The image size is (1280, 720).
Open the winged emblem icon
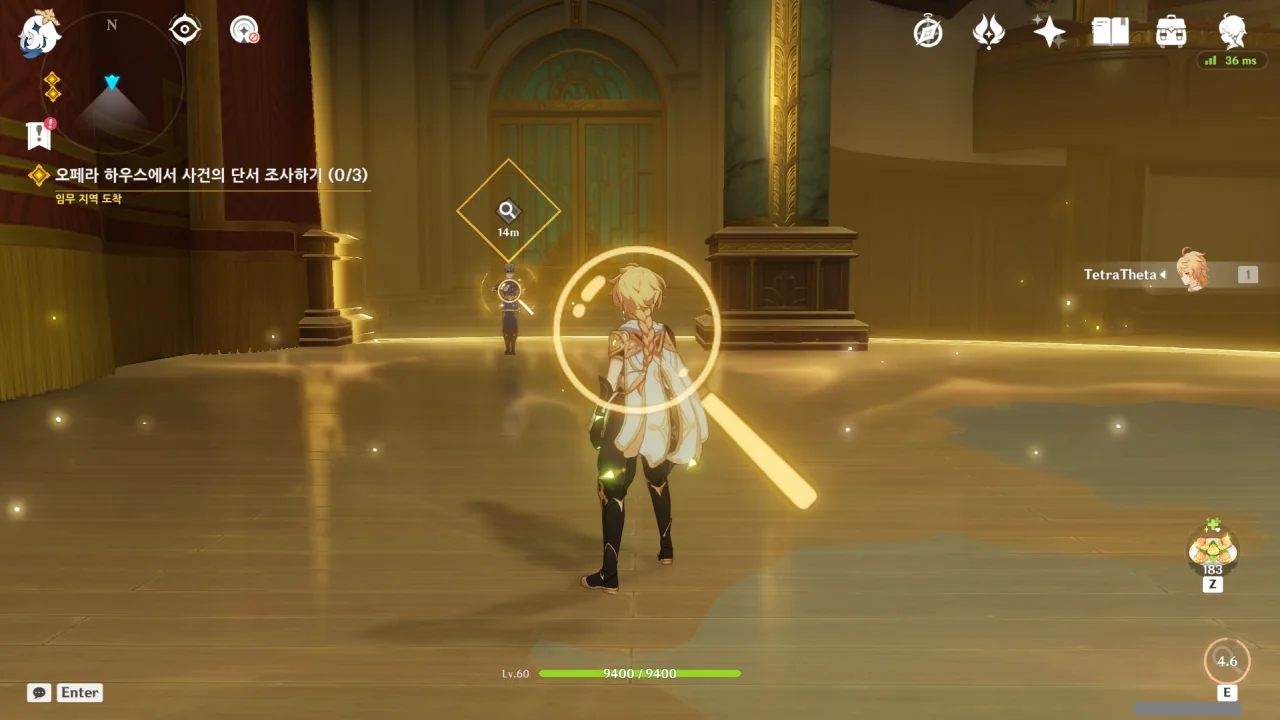(x=988, y=32)
